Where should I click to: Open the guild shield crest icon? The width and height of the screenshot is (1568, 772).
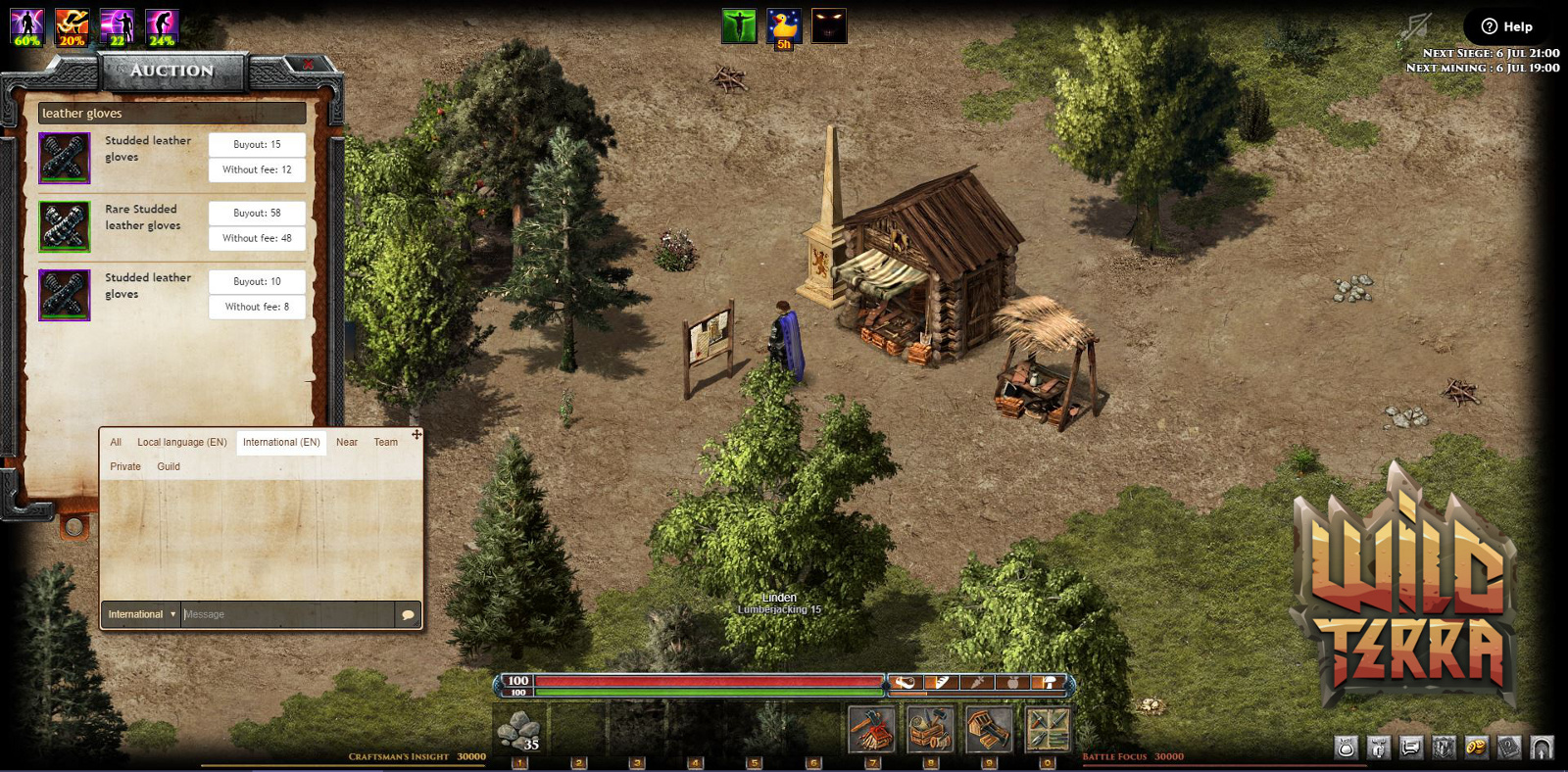click(1444, 748)
